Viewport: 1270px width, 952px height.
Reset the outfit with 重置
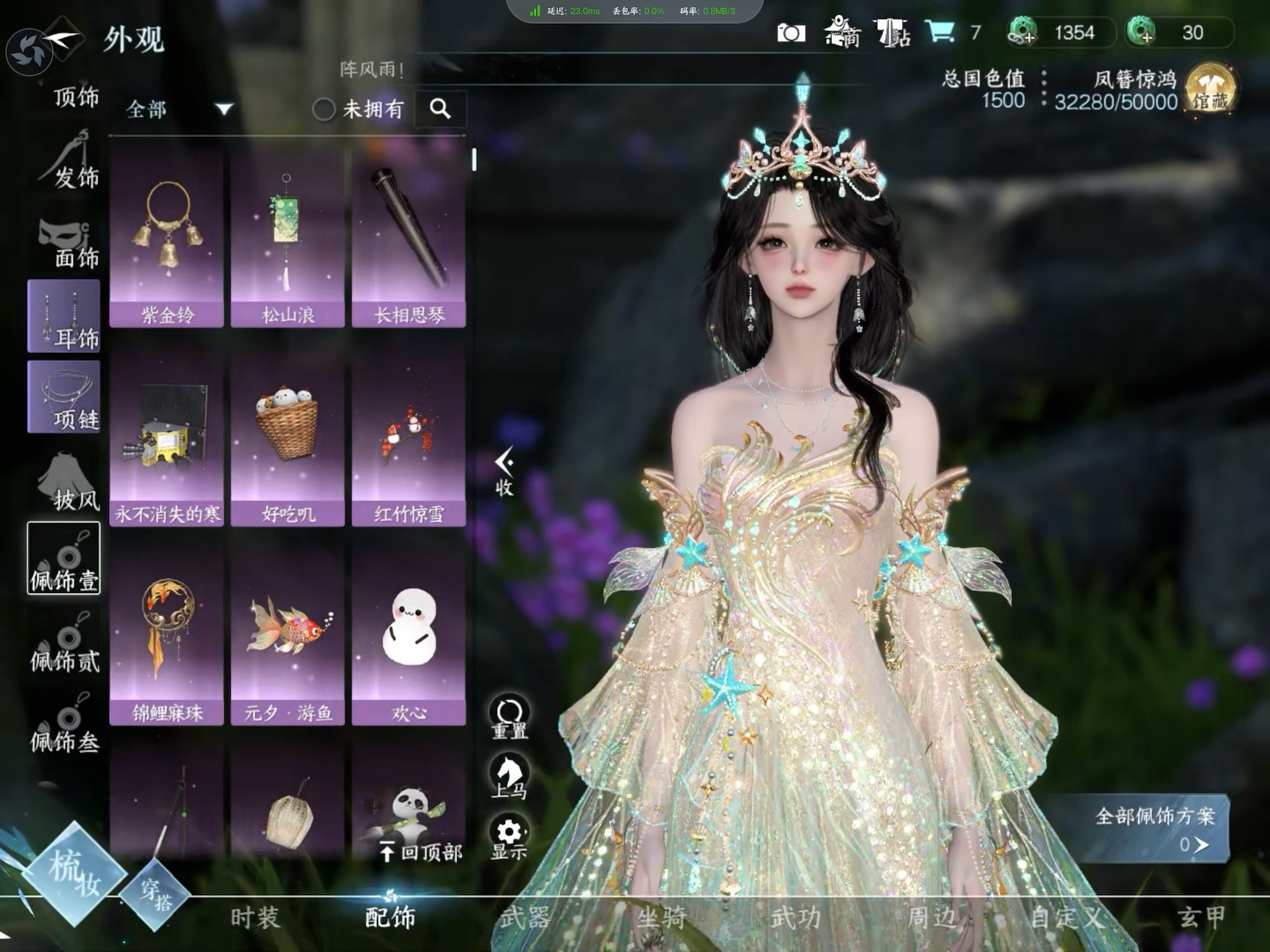coord(509,717)
